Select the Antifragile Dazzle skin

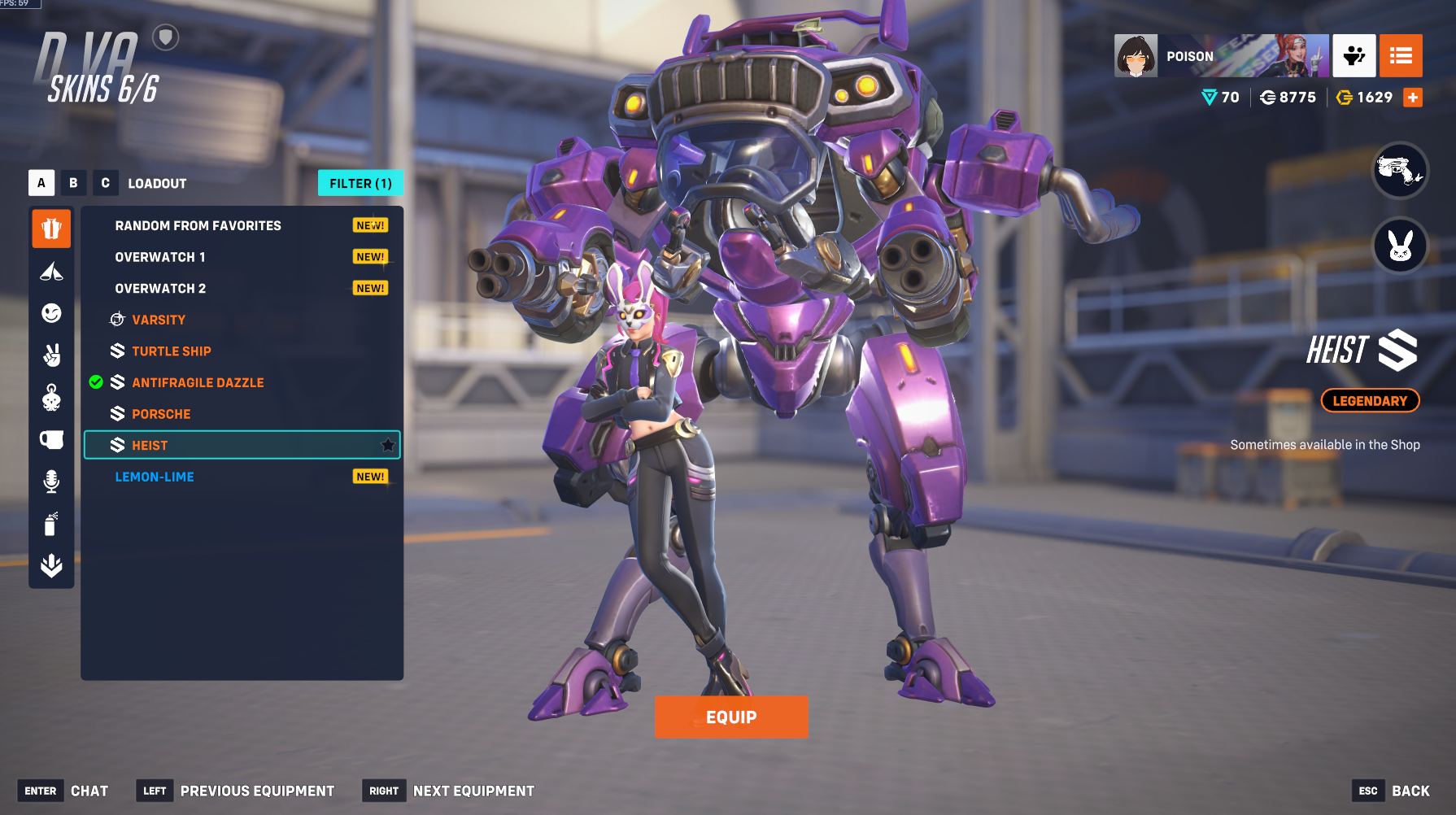[x=198, y=383]
